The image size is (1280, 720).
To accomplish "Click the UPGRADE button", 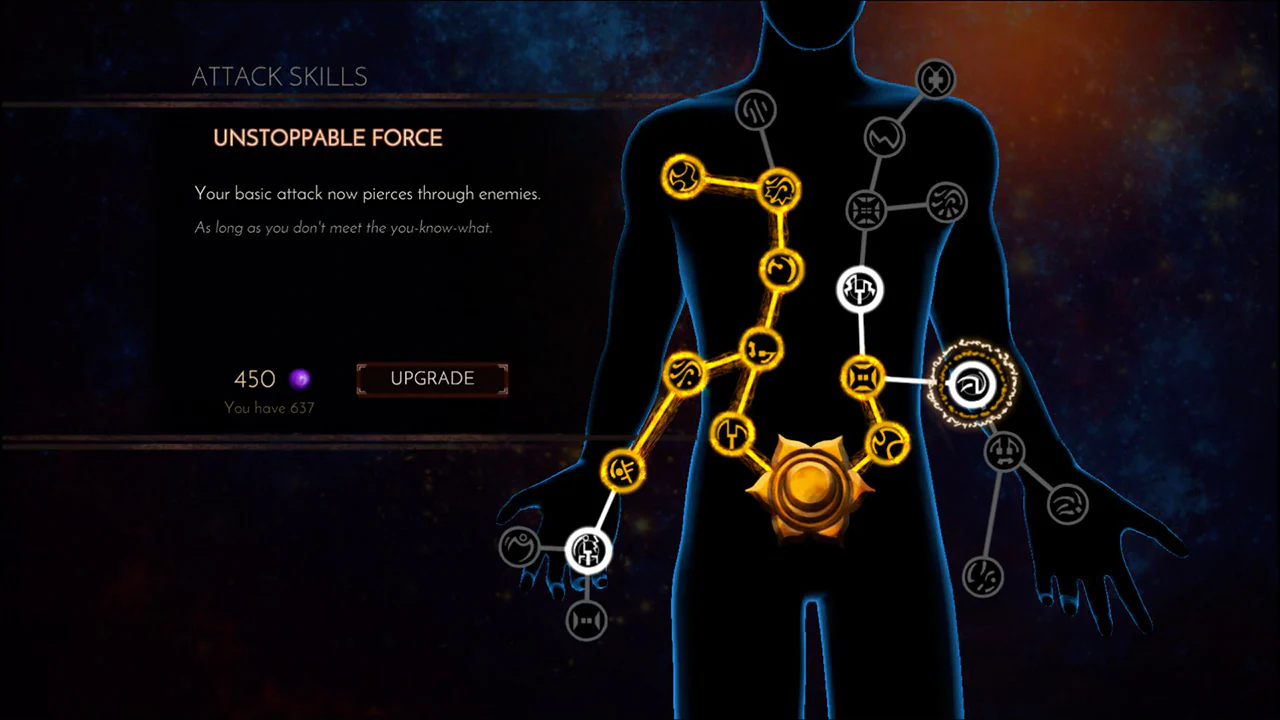I will coord(431,378).
